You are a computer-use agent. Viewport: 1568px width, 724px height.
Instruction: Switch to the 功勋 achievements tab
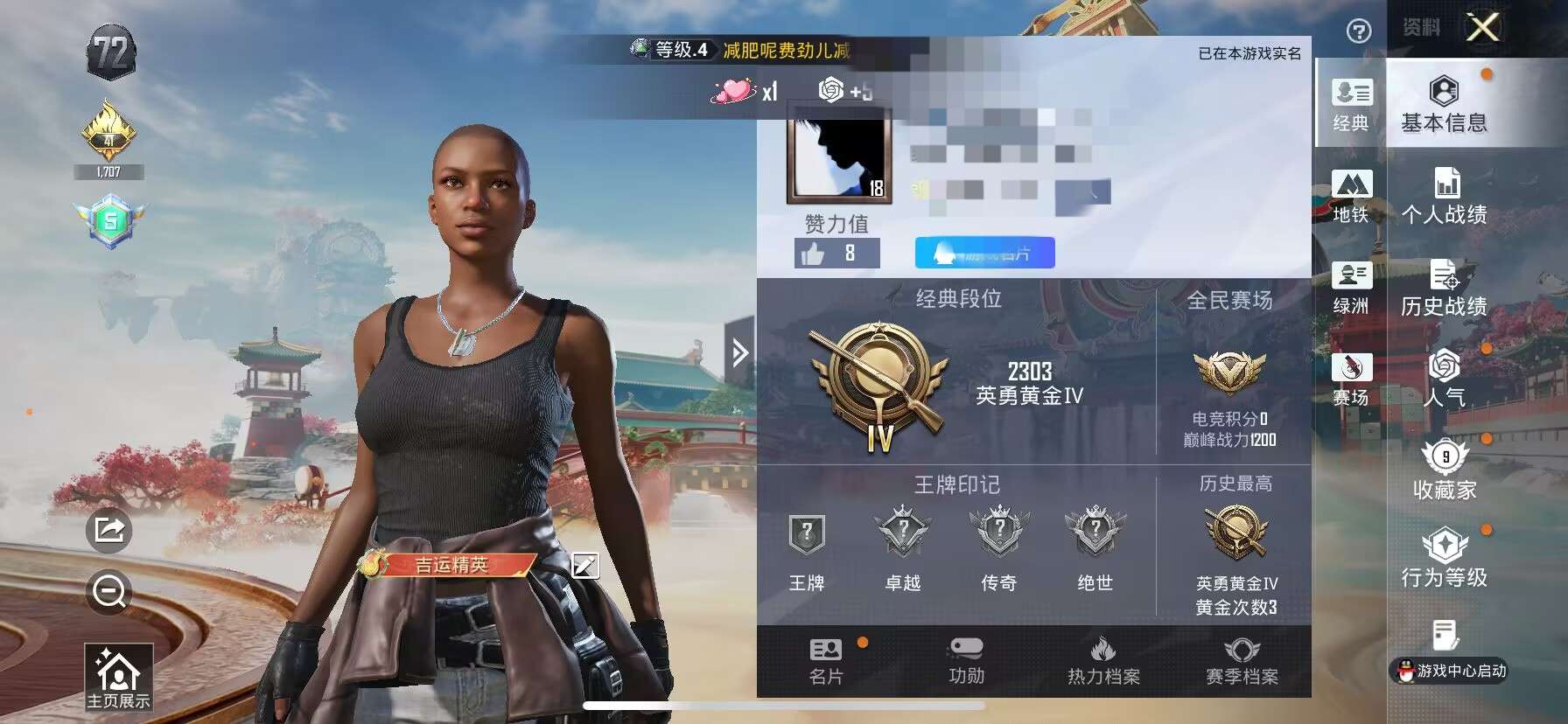[x=967, y=662]
